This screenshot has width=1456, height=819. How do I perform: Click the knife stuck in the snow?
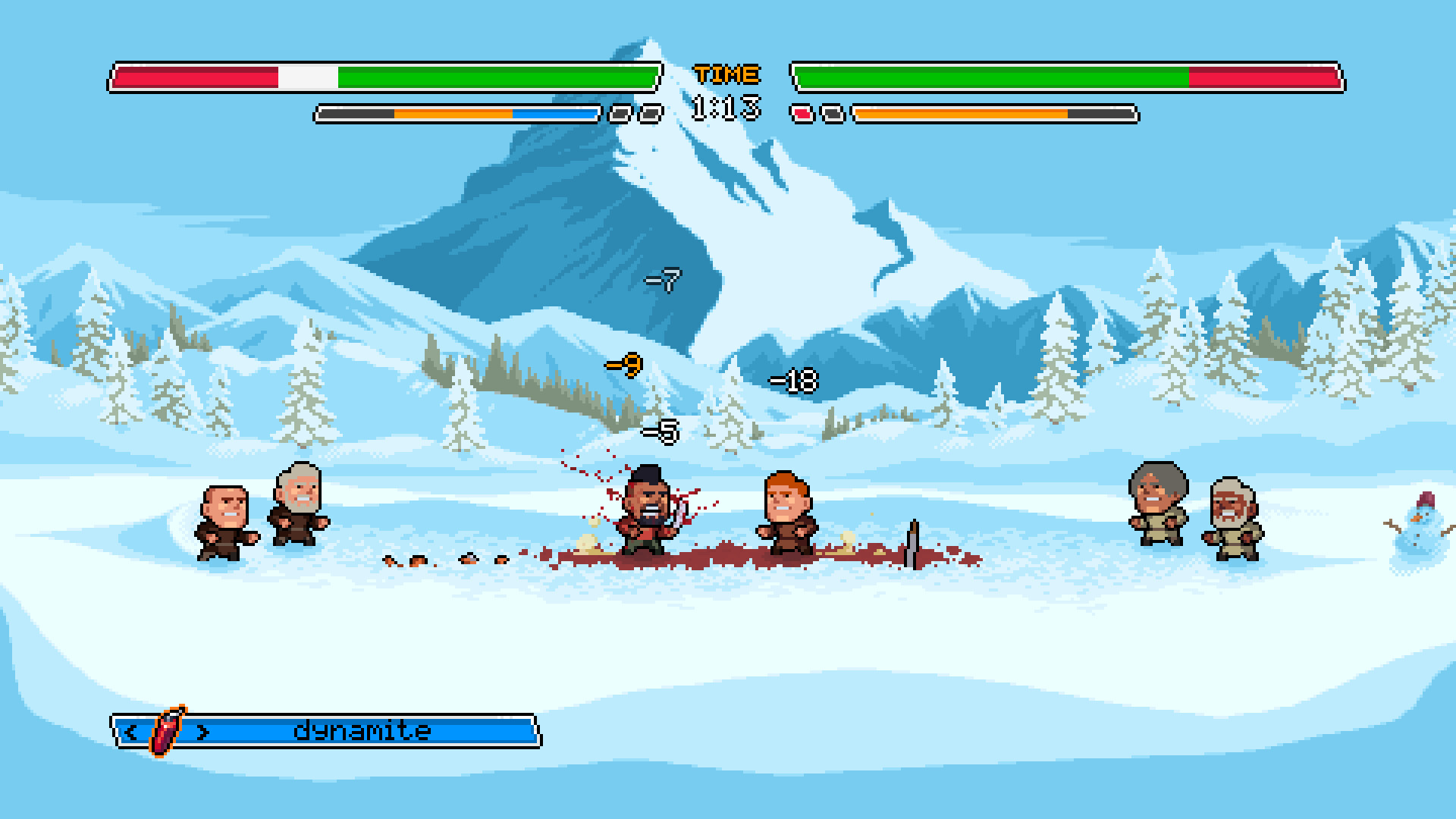913,542
